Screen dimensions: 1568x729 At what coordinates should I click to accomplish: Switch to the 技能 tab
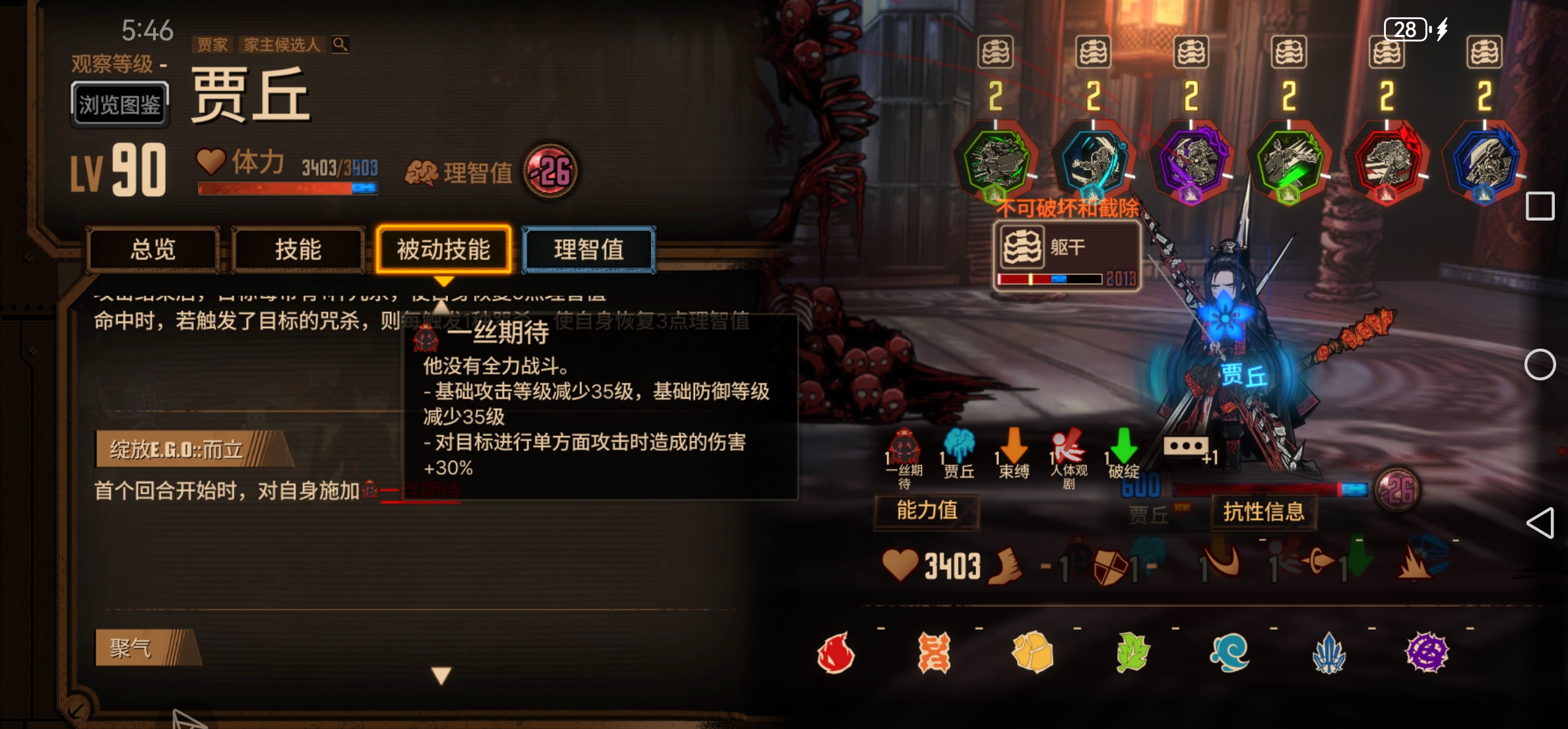coord(299,251)
